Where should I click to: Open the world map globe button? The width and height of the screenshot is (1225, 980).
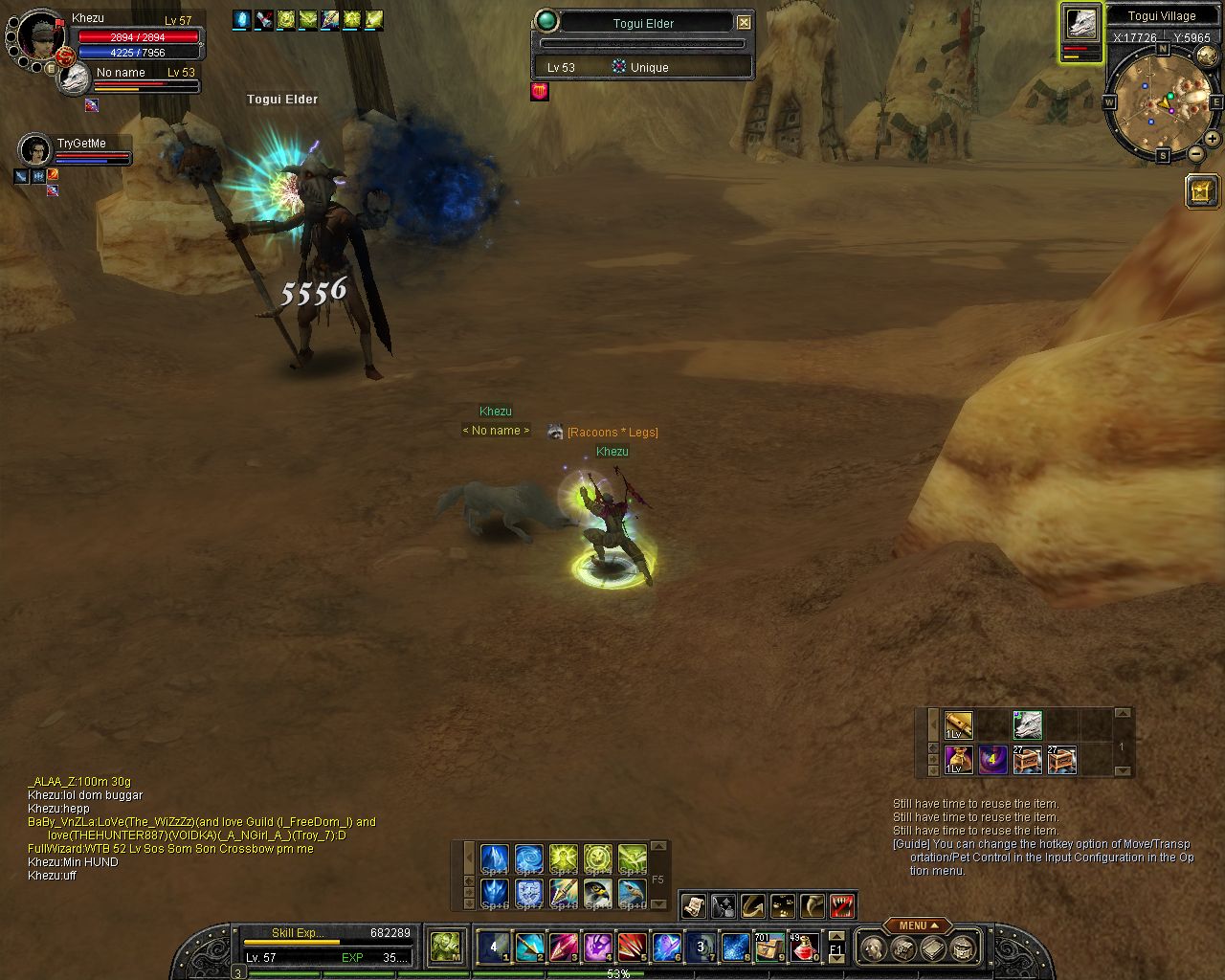(1207, 56)
